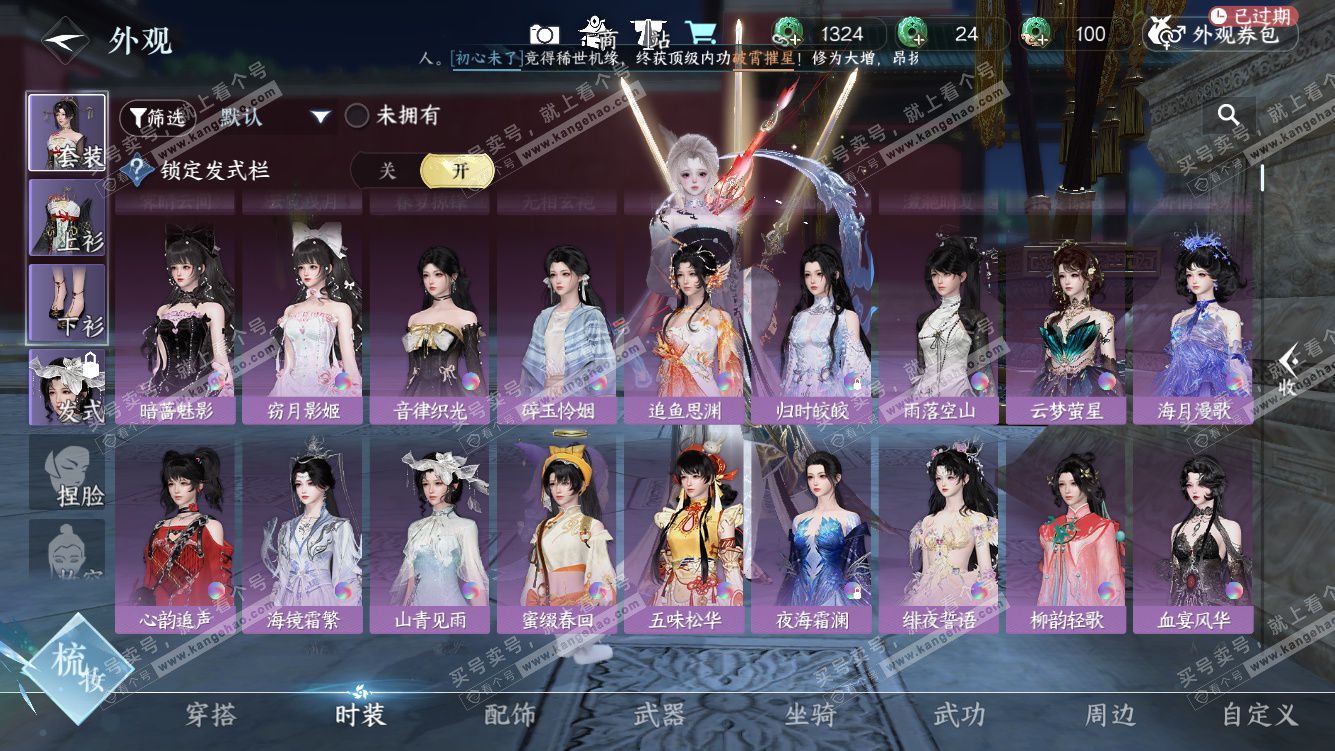The image size is (1335, 751).
Task: Click the magnifying glass search icon
Action: pos(1228,116)
